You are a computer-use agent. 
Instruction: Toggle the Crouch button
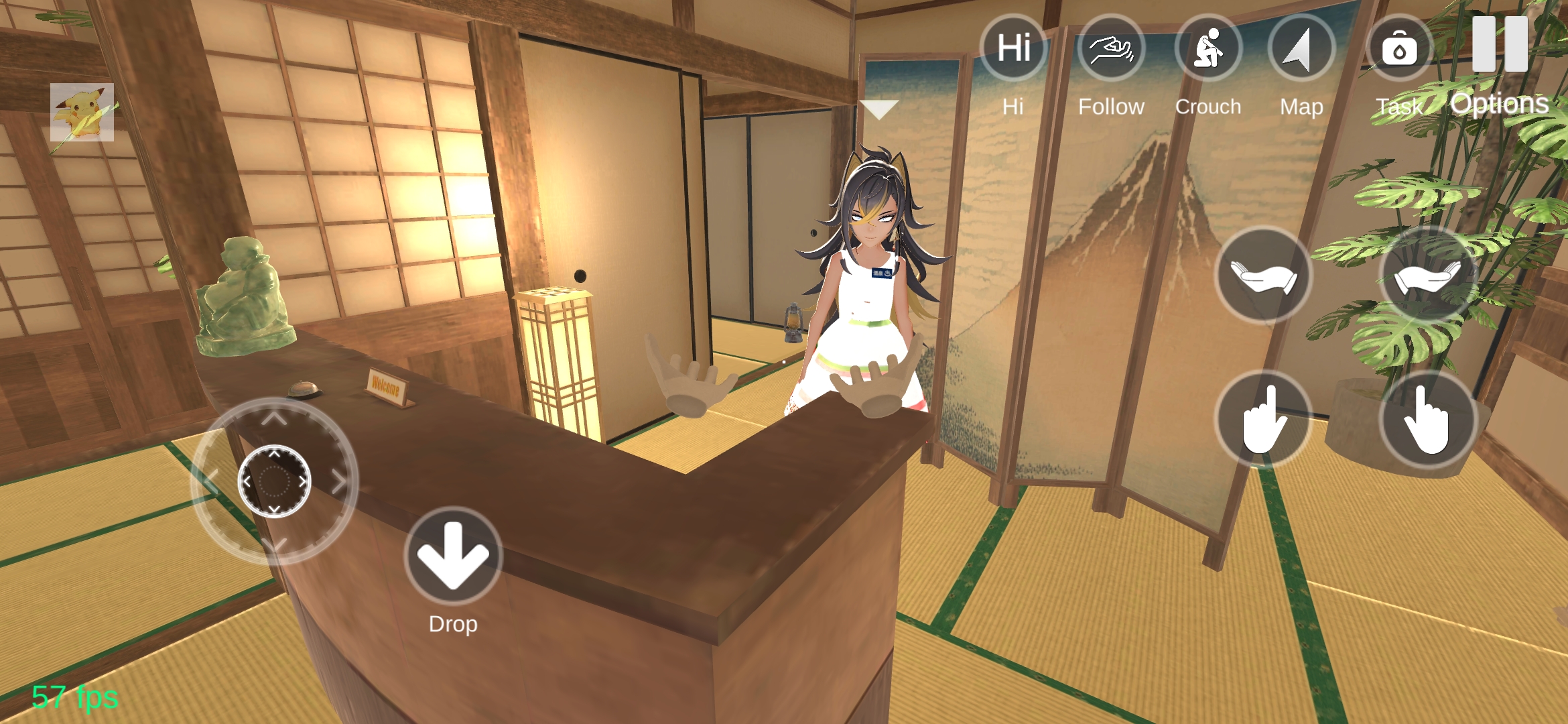click(1208, 49)
